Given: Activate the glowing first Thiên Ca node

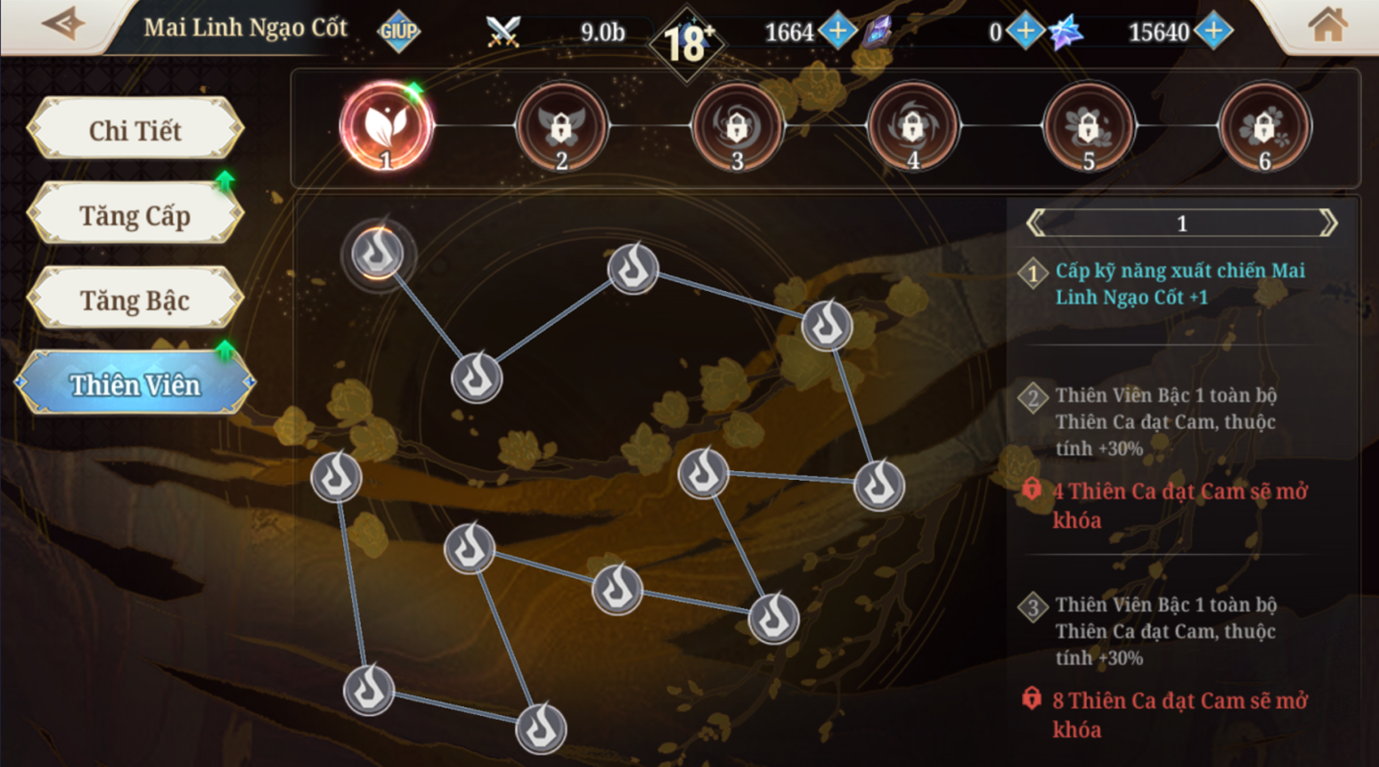Looking at the screenshot, I should coord(378,253).
